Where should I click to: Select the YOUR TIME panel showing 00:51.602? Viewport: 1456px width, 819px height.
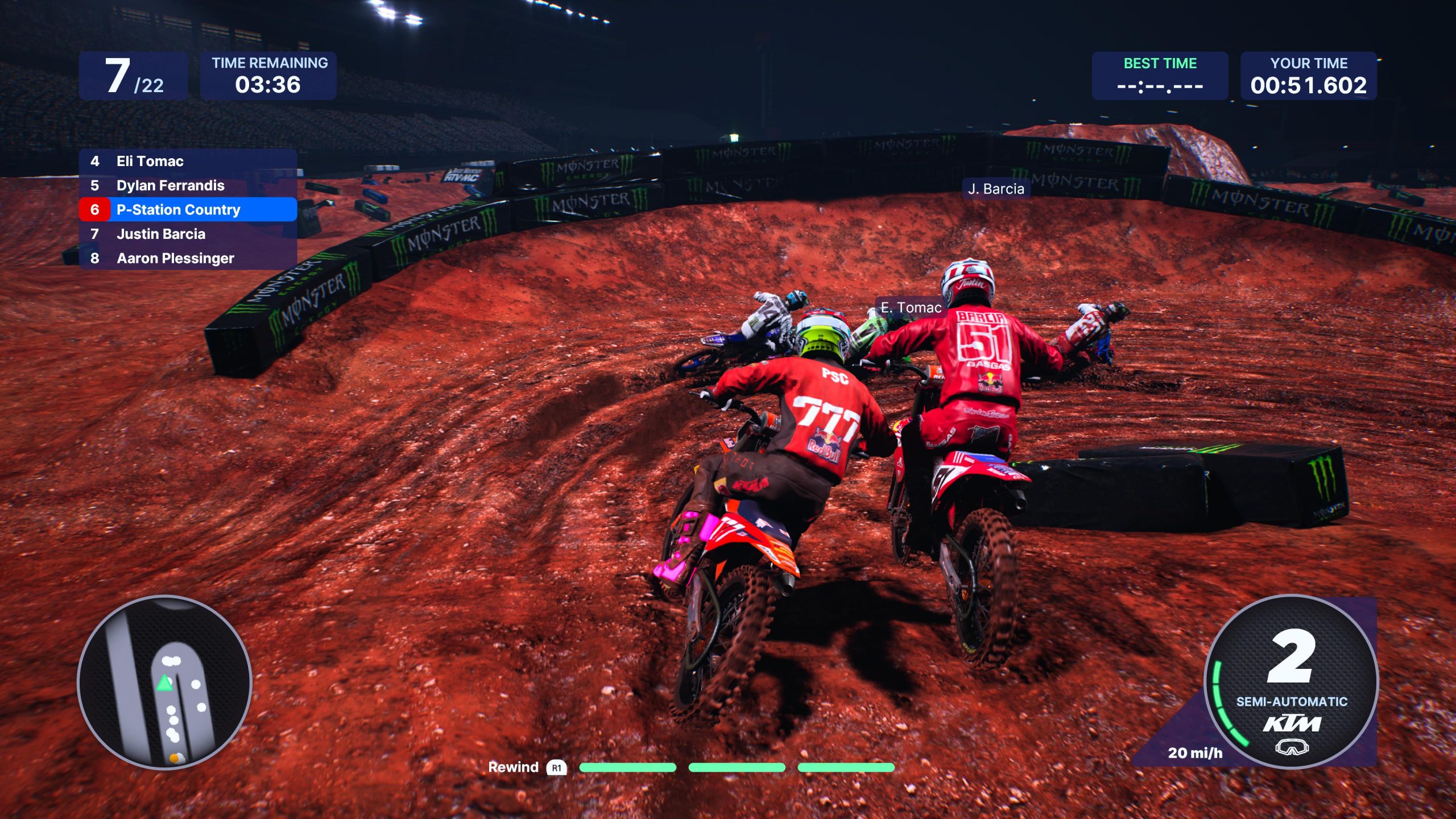(1308, 75)
